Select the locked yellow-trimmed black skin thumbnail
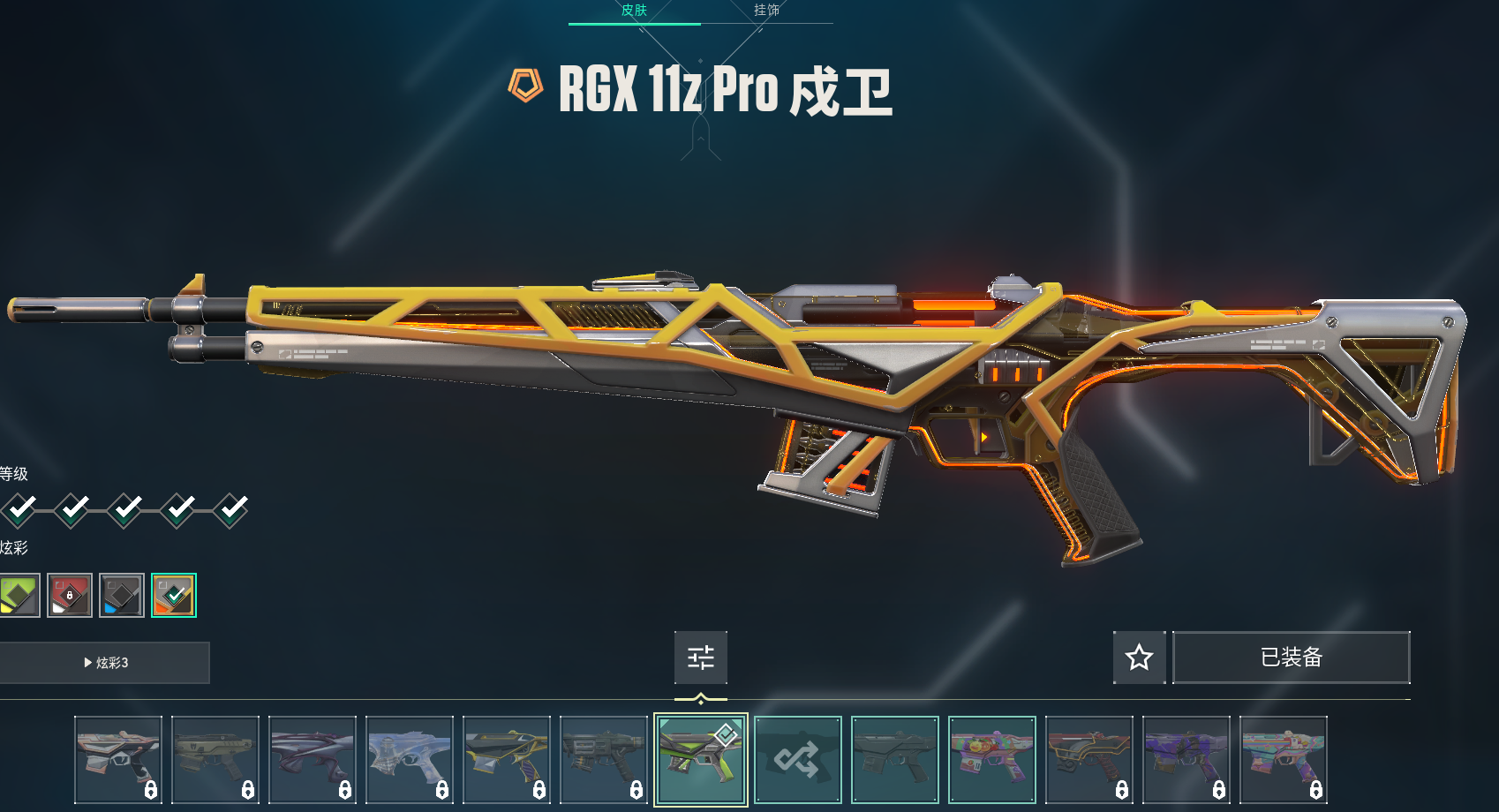The height and width of the screenshot is (812, 1499). coord(507,759)
